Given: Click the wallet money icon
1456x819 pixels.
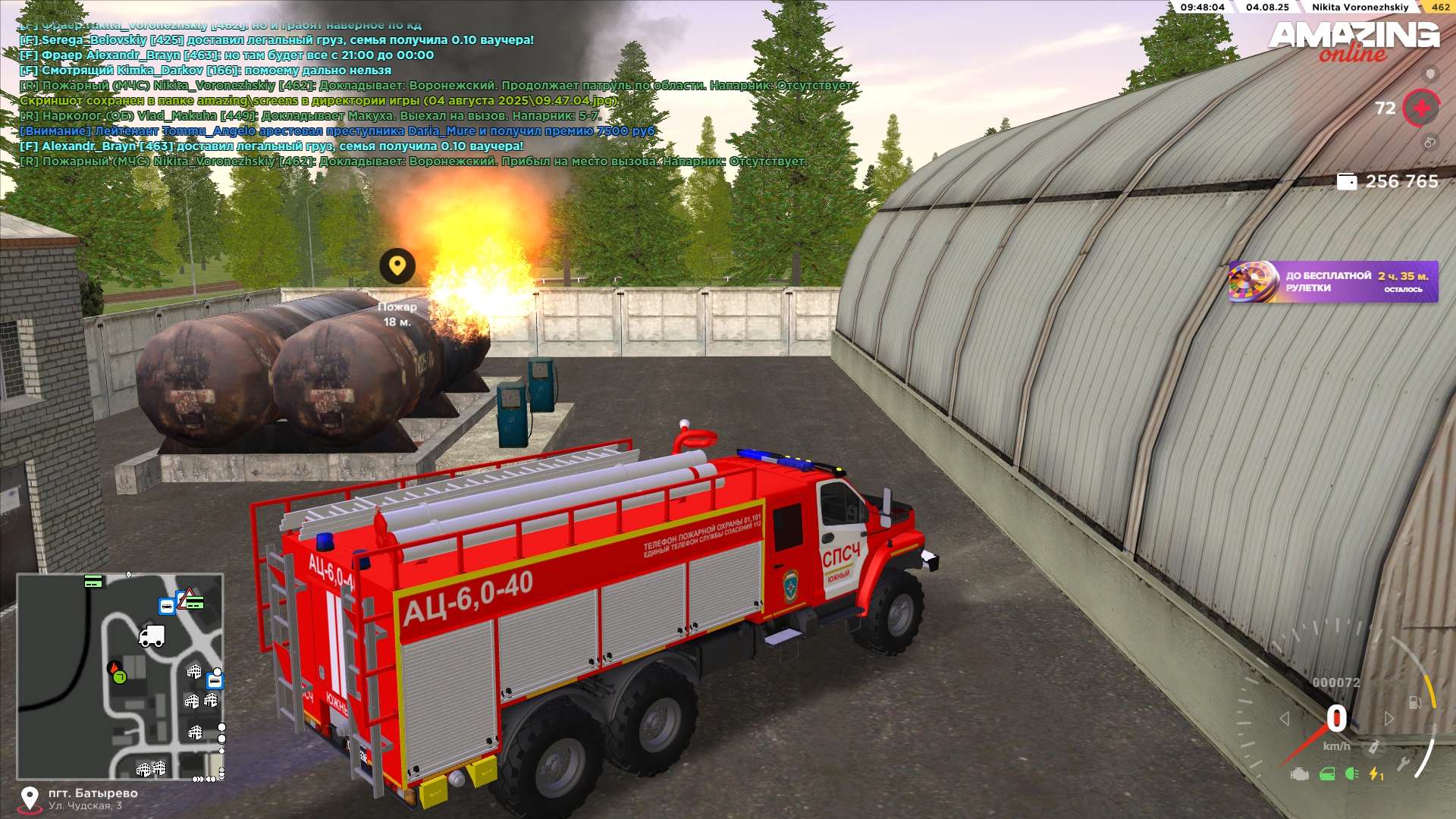Looking at the screenshot, I should (x=1346, y=182).
